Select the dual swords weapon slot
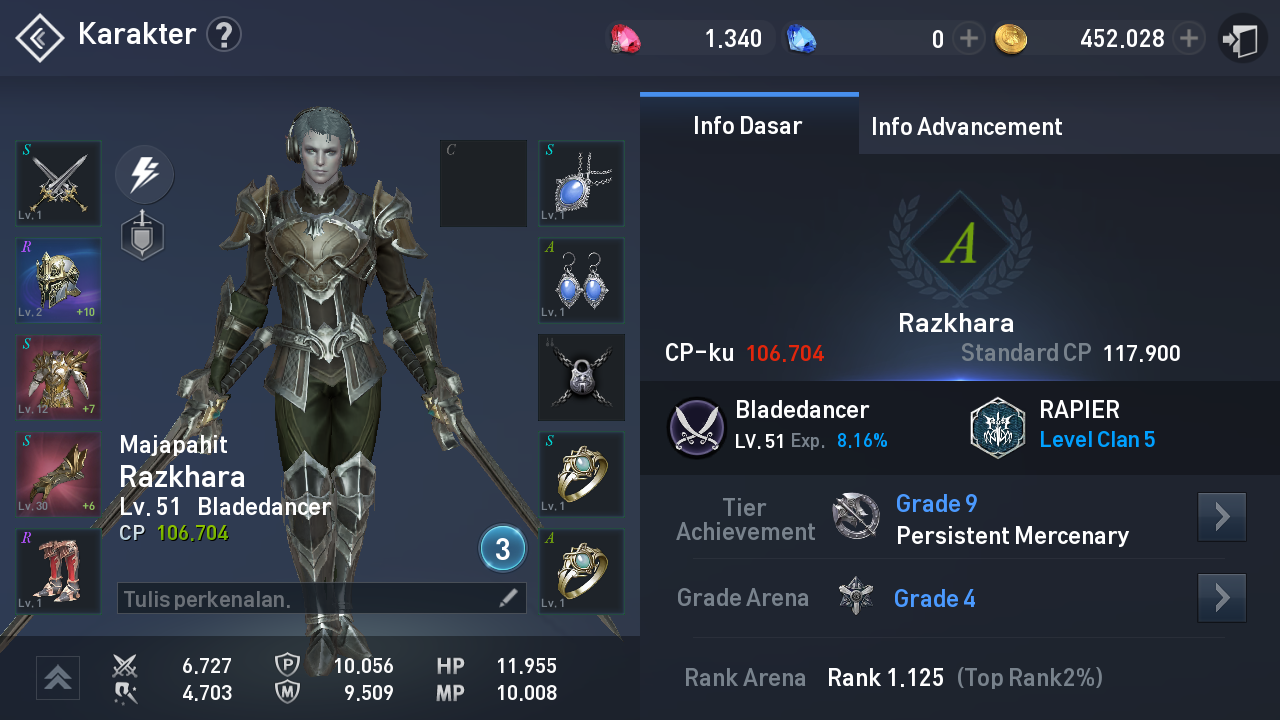Viewport: 1280px width, 720px height. pos(59,184)
